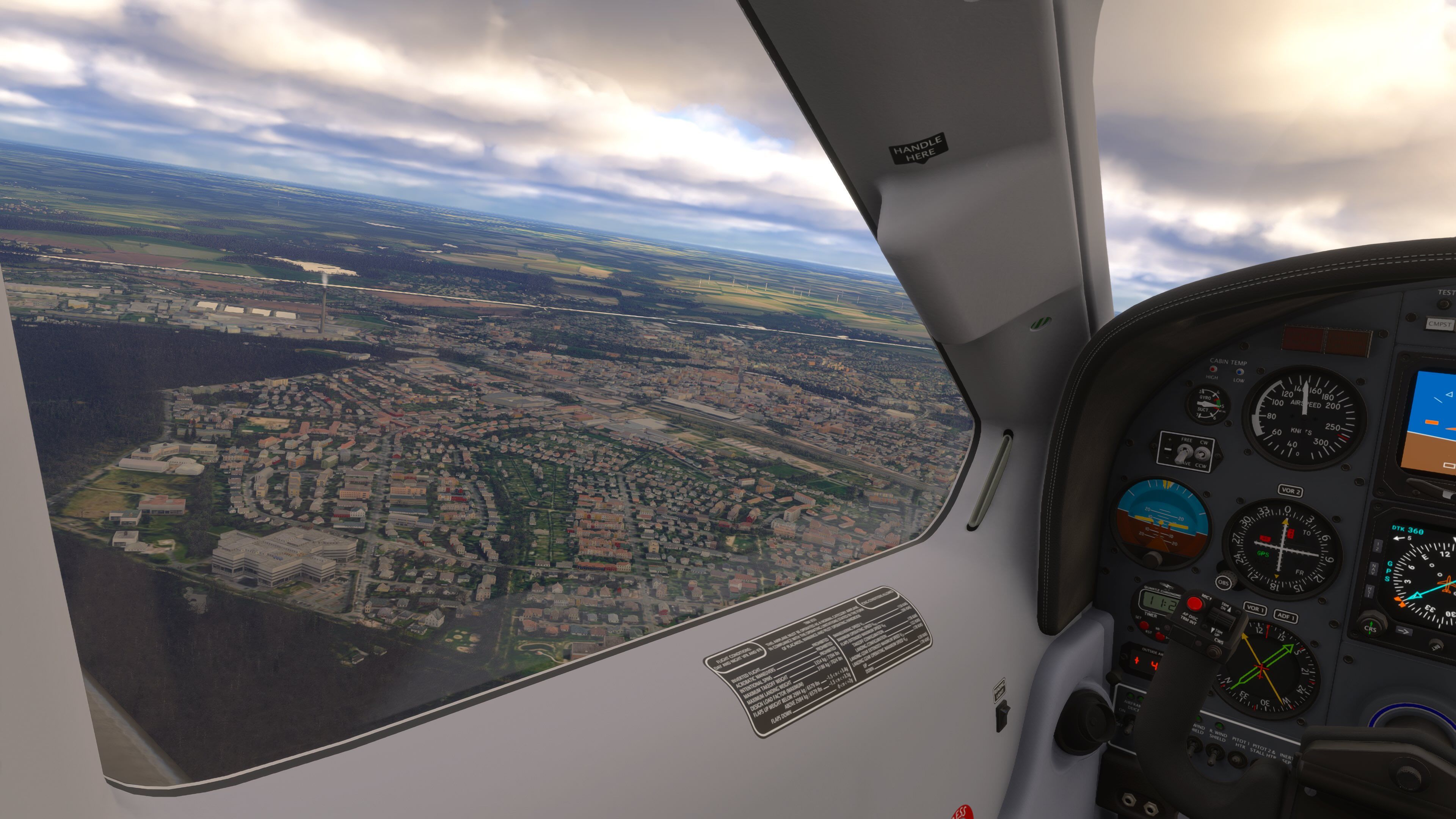Click the arrow button below the EHSI
Screen dimensions: 1456x819
1404,631
